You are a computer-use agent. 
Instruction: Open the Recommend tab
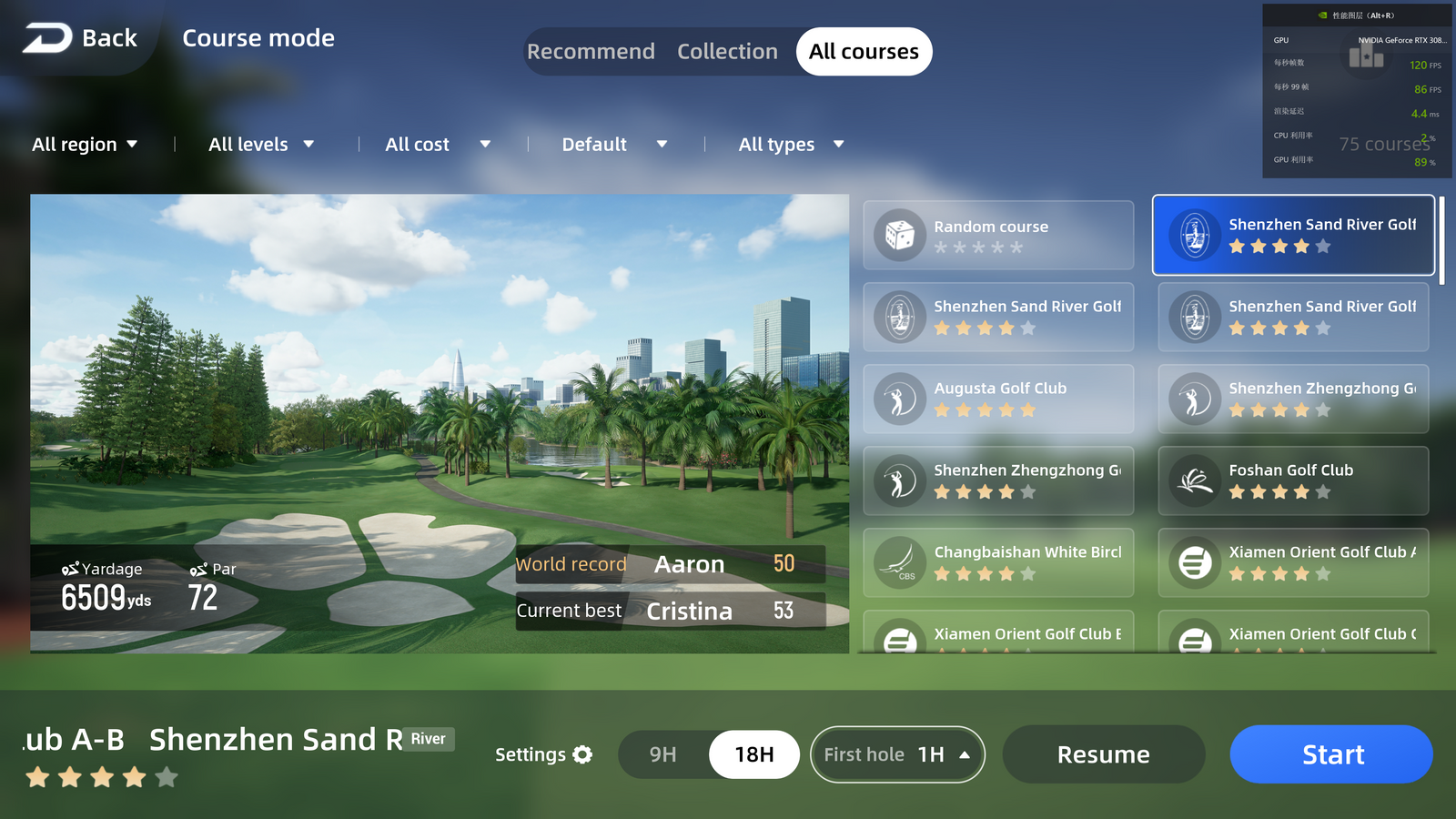(x=591, y=52)
